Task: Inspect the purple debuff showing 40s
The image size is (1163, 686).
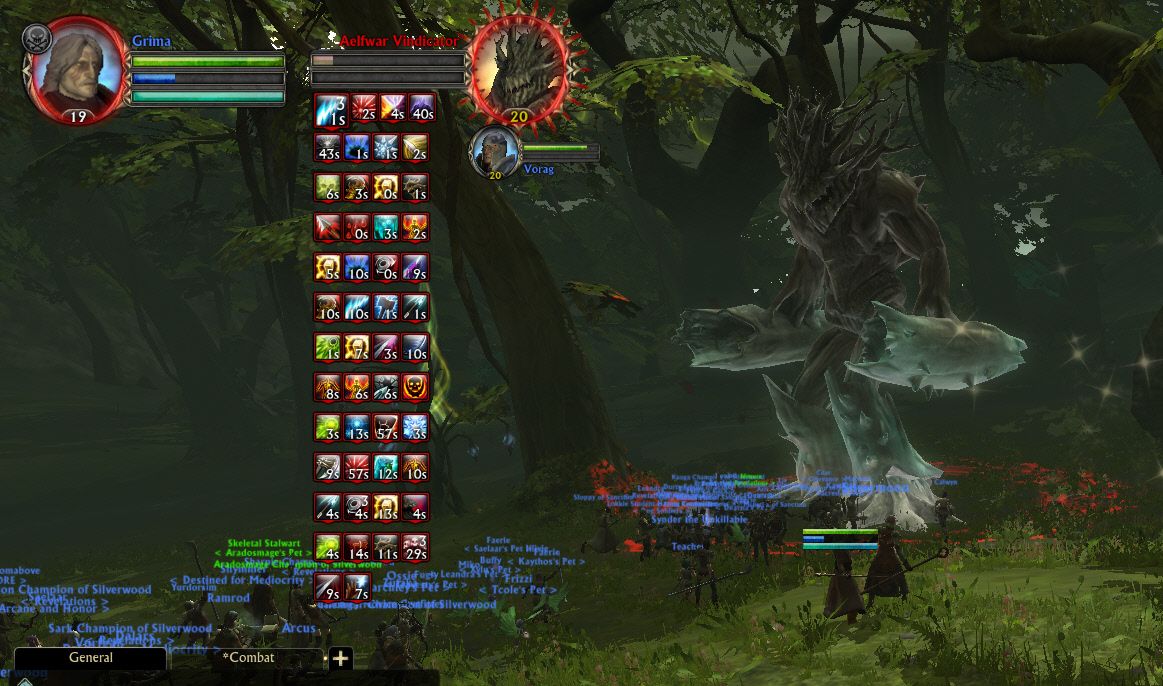Action: (417, 107)
